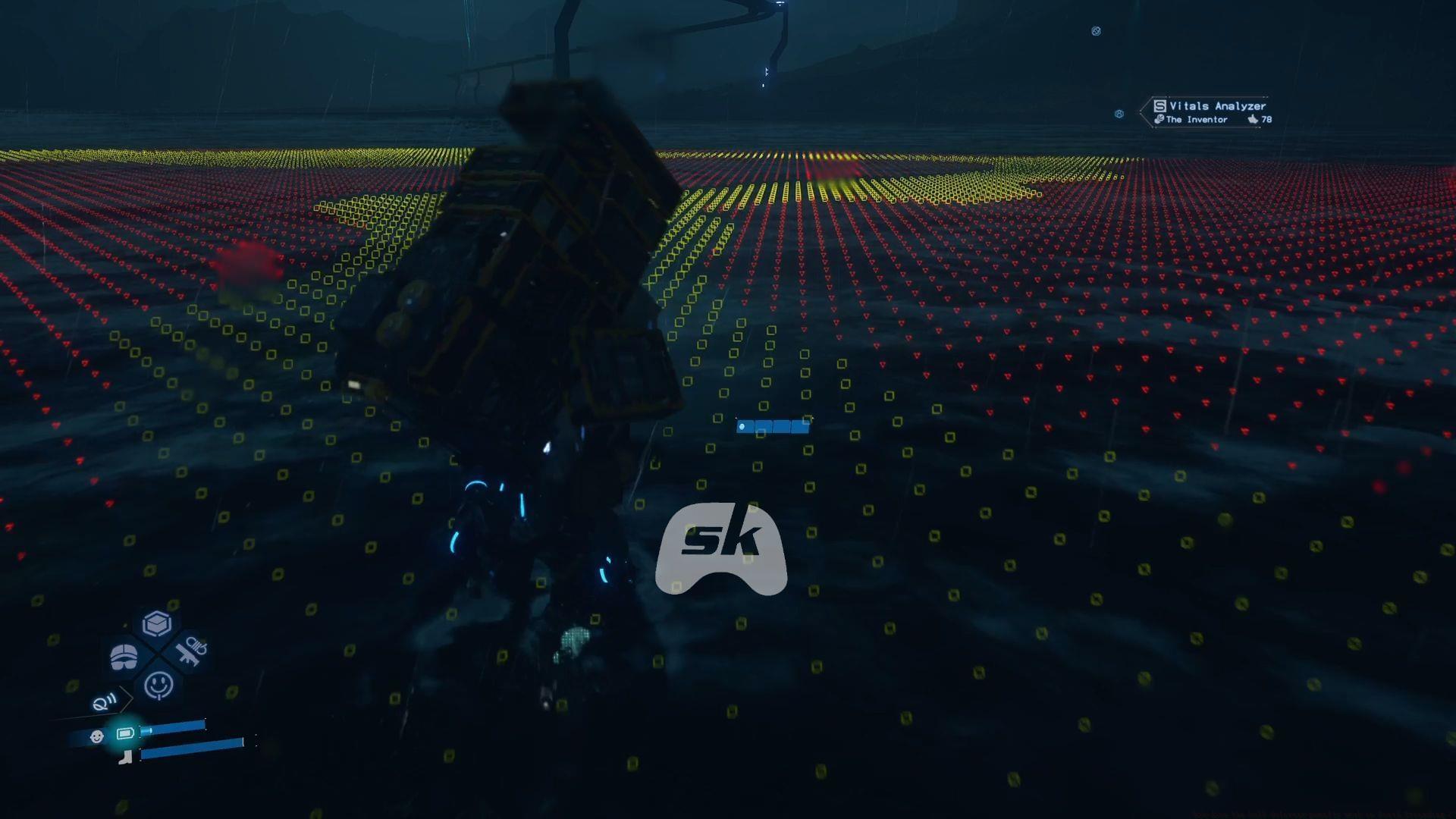
Task: Expand the d-pad radial menu chevron
Action: [125, 698]
